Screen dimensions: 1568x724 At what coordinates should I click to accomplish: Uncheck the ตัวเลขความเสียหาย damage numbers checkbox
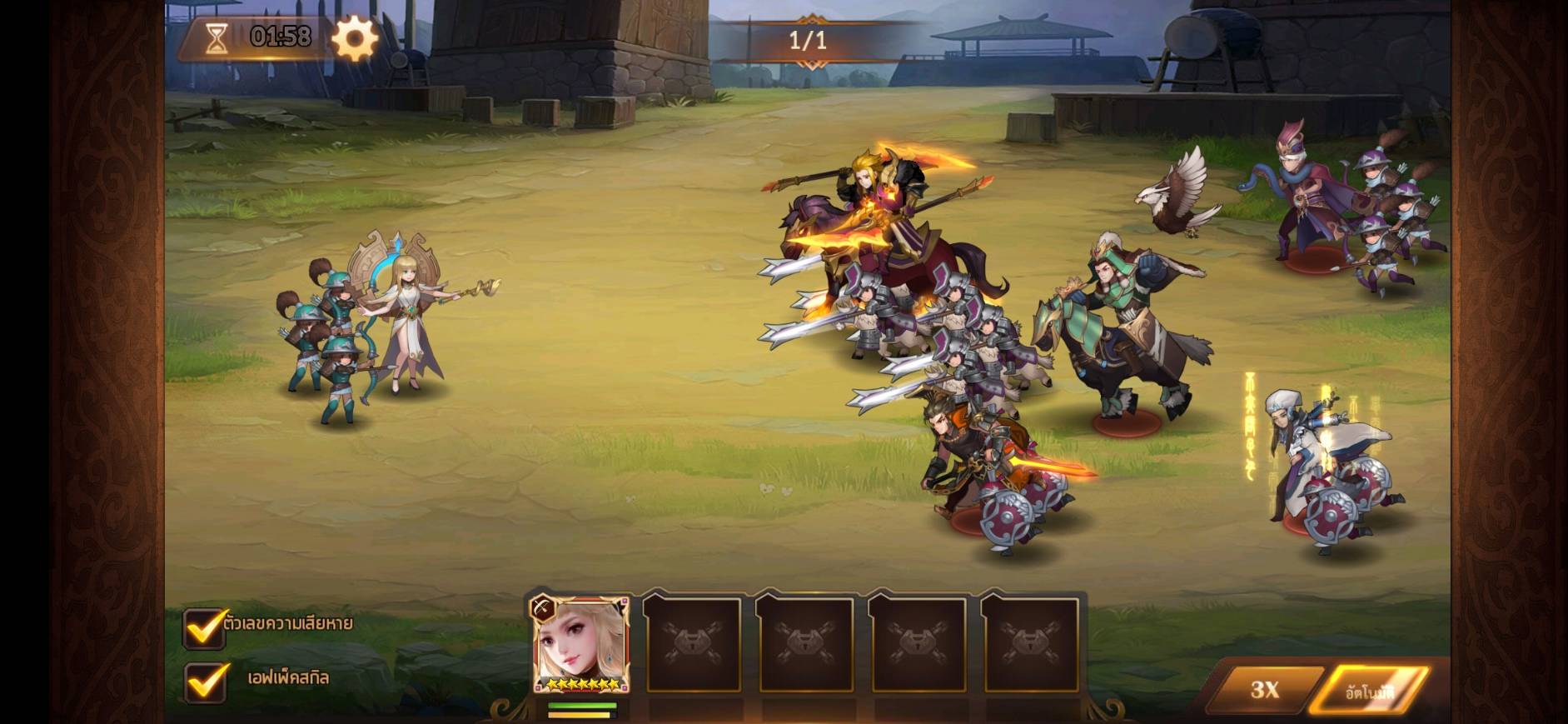205,628
